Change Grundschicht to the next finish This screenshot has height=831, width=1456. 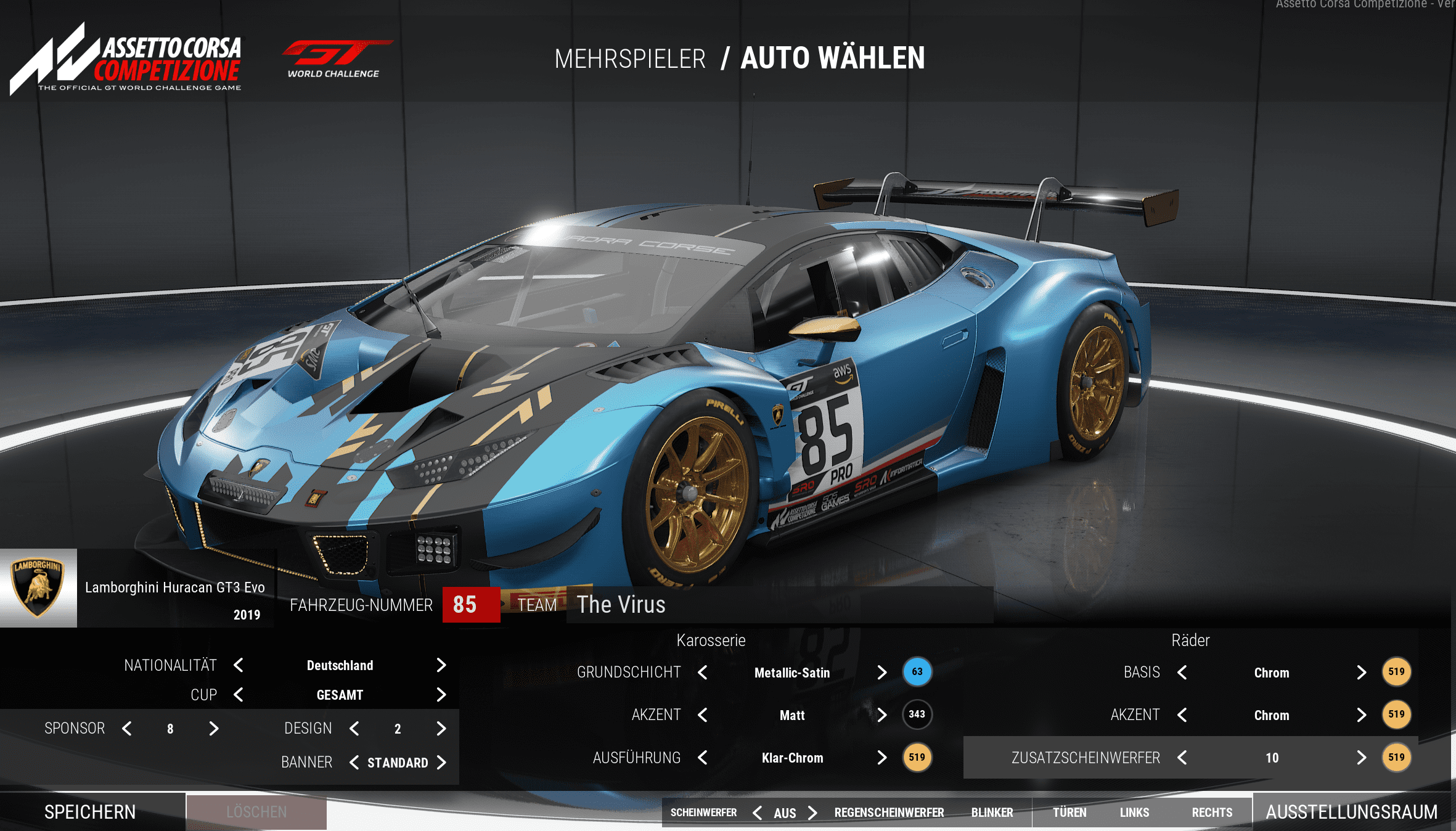tap(881, 673)
